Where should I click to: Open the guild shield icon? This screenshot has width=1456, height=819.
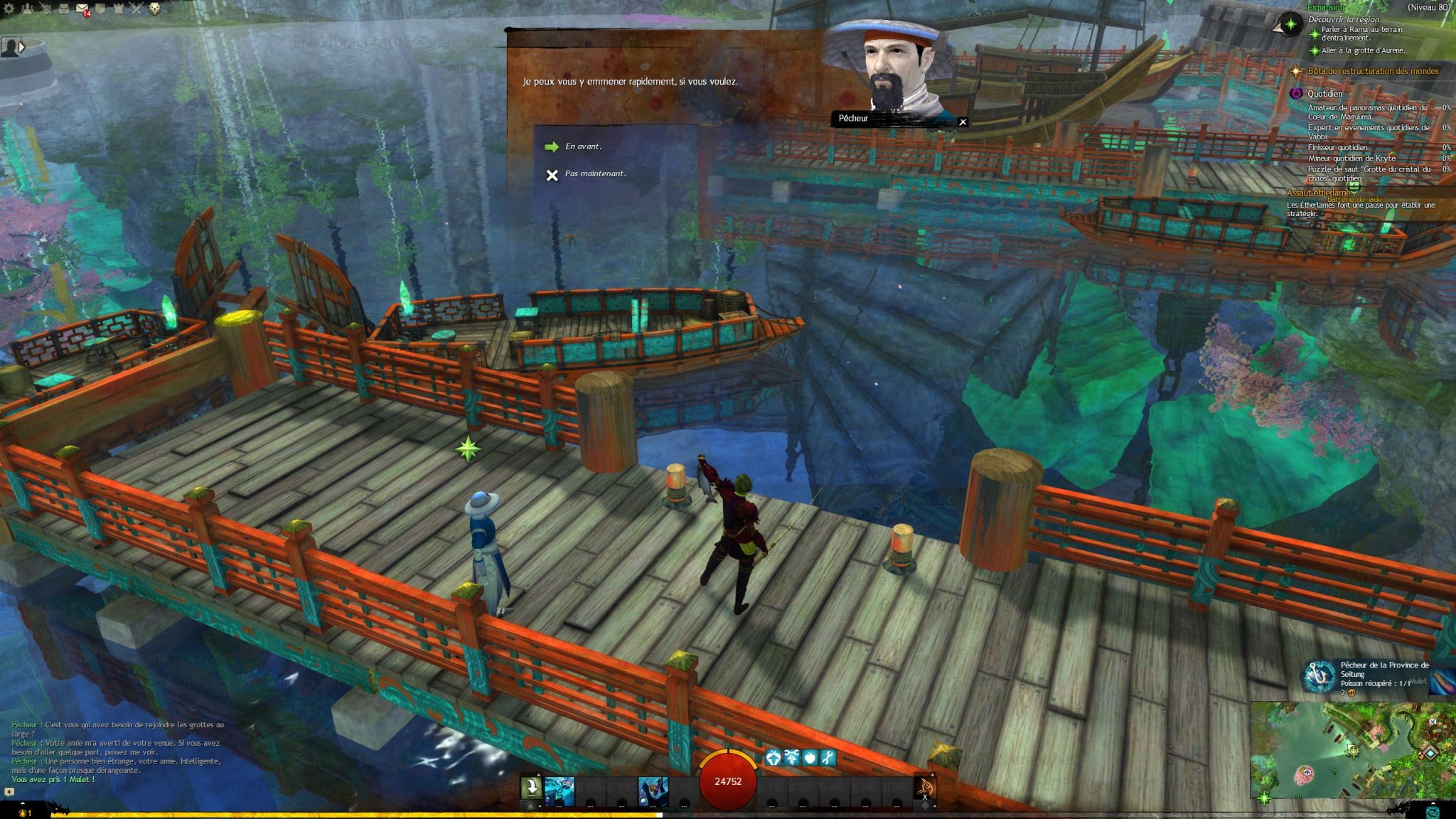pyautogui.click(x=101, y=9)
